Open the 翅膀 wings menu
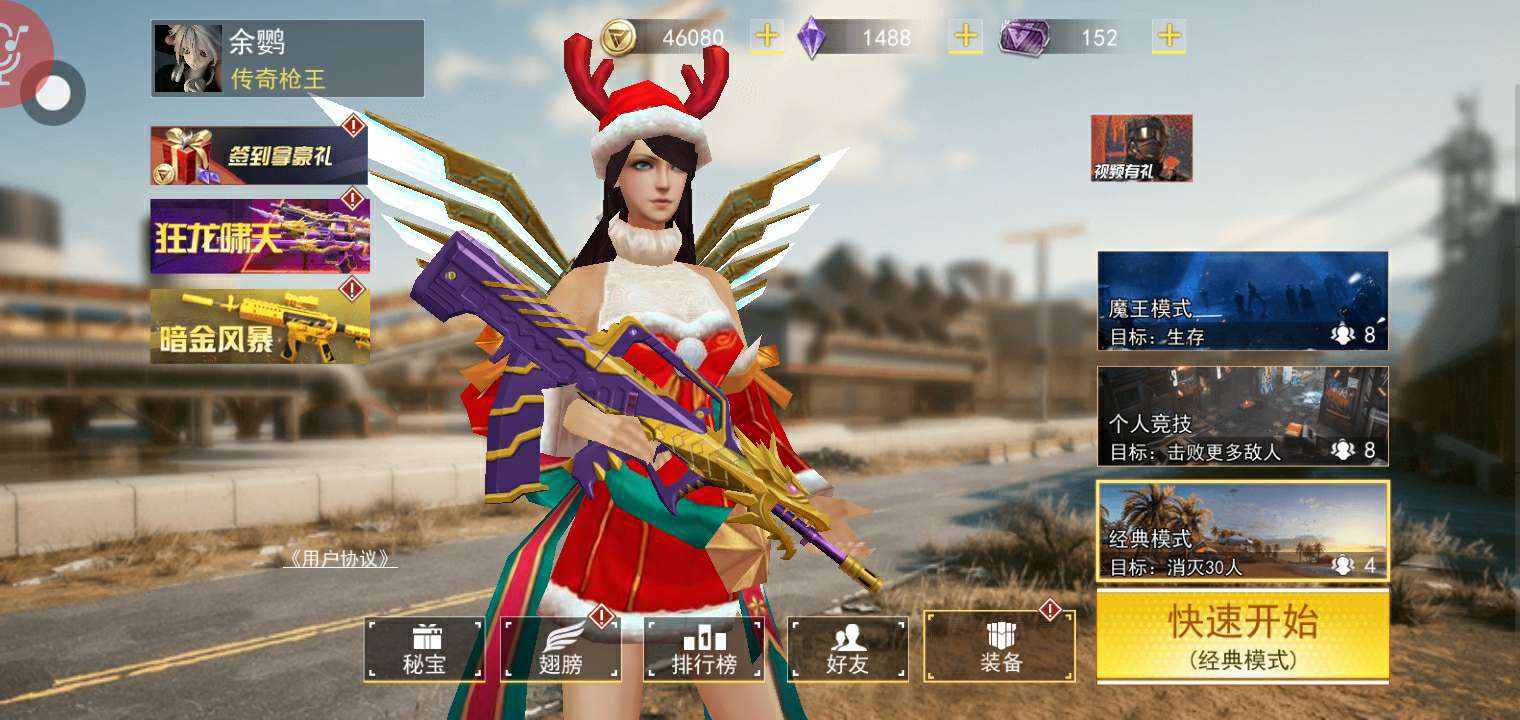1520x720 pixels. (561, 648)
